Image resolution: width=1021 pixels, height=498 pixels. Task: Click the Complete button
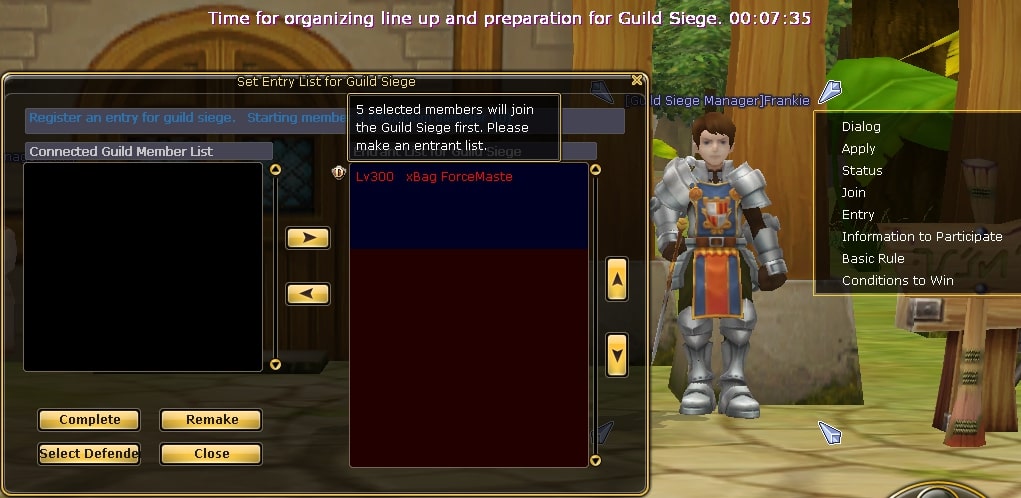[89, 420]
